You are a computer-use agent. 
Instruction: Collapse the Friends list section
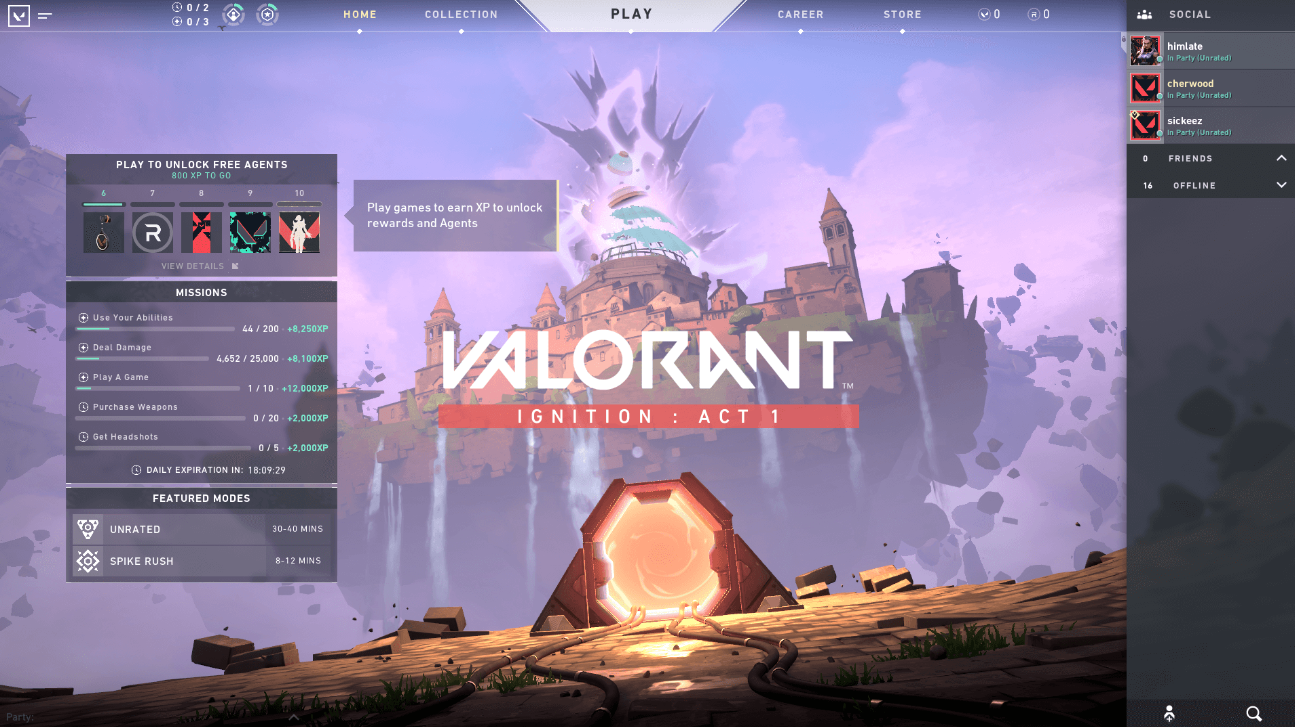pos(1281,158)
